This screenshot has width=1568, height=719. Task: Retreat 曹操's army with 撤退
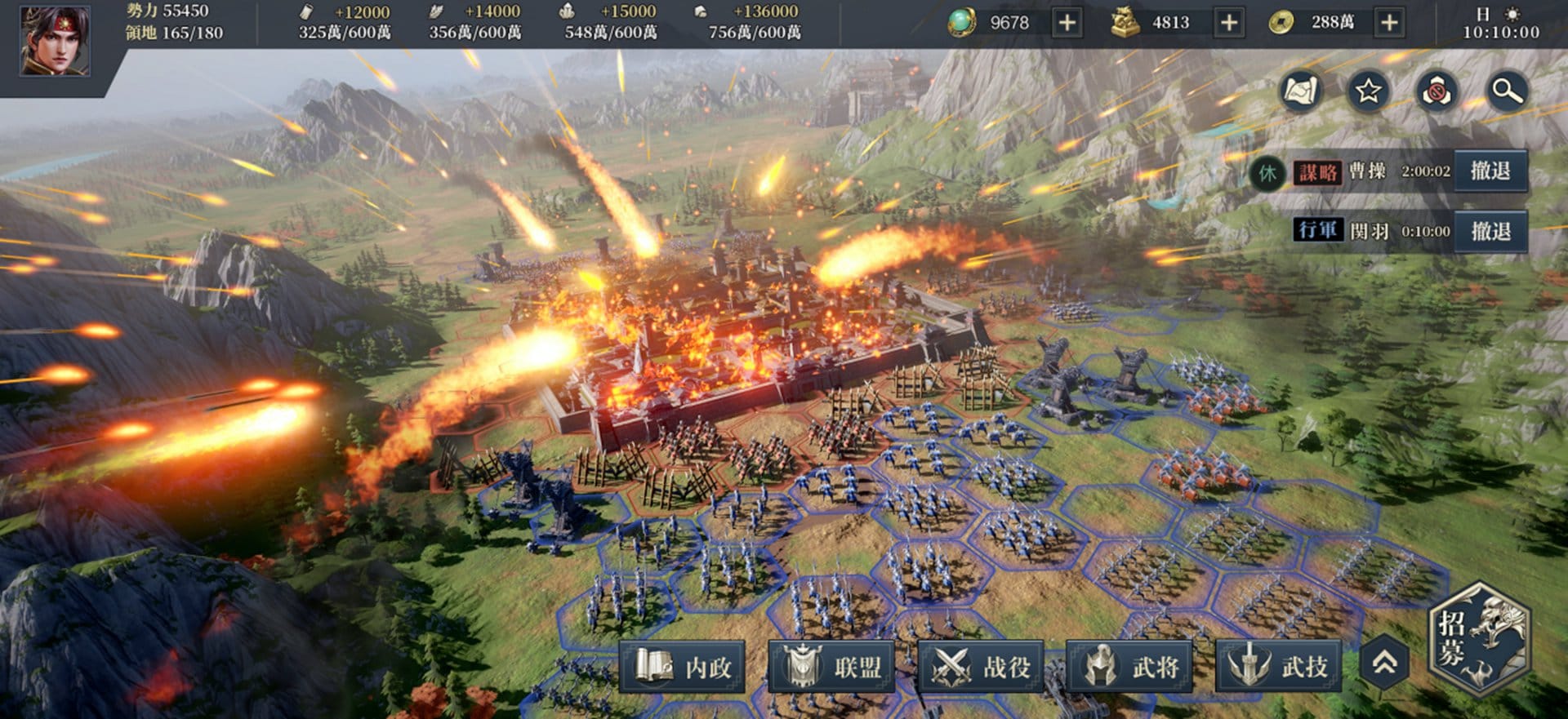click(1490, 171)
